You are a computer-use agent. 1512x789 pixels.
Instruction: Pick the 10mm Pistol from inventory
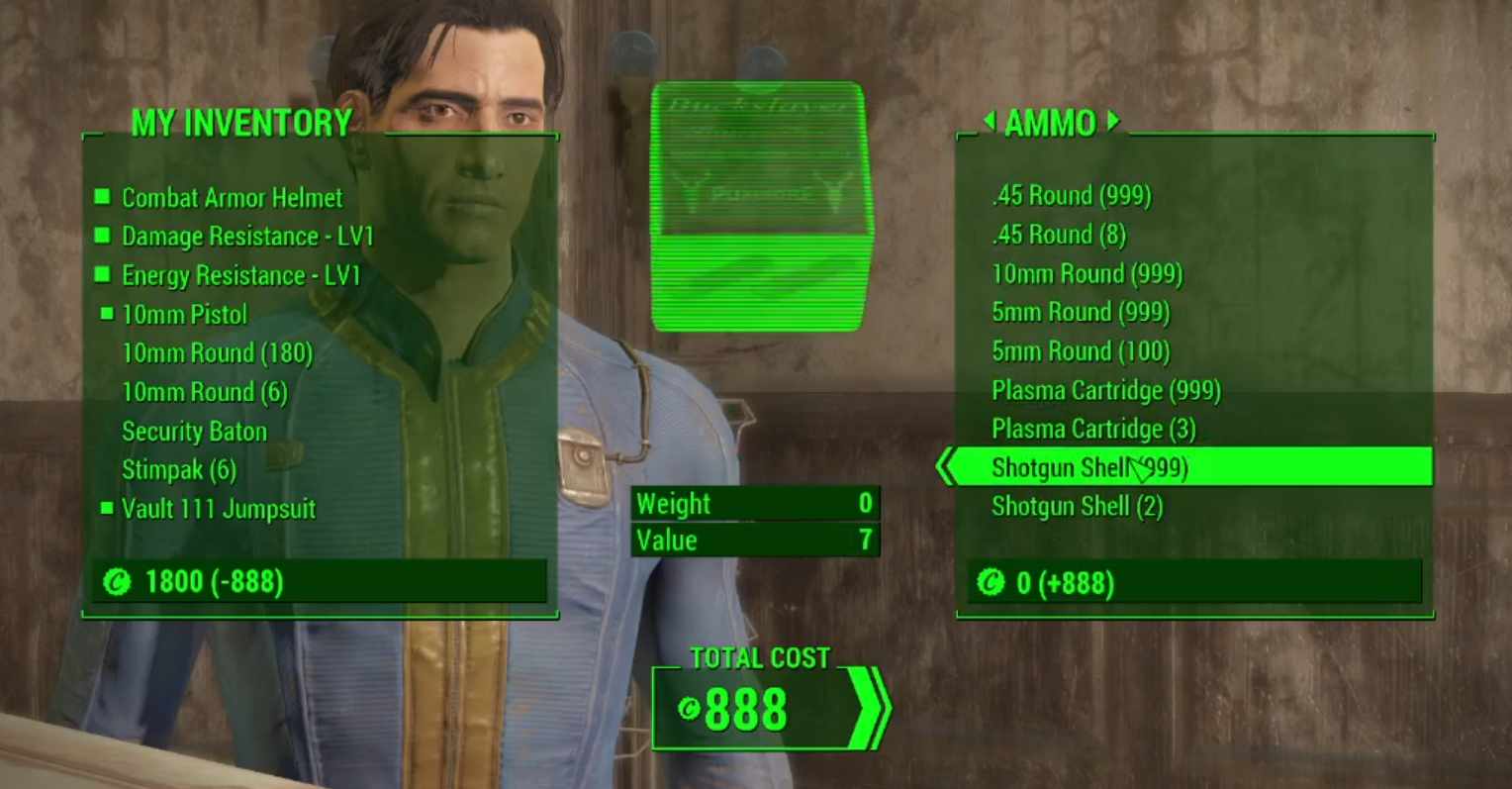pyautogui.click(x=184, y=315)
